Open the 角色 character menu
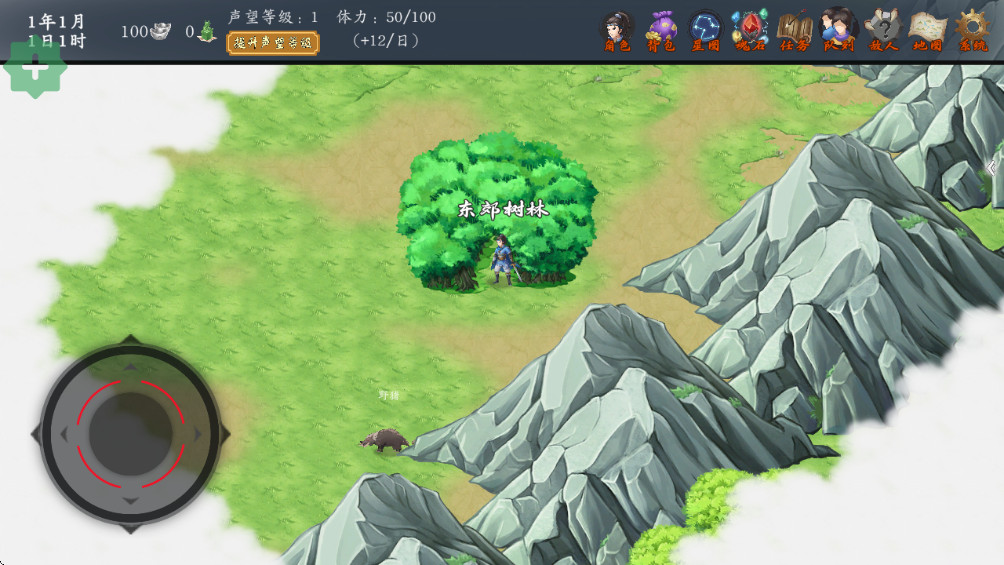The image size is (1004, 565). pyautogui.click(x=617, y=30)
